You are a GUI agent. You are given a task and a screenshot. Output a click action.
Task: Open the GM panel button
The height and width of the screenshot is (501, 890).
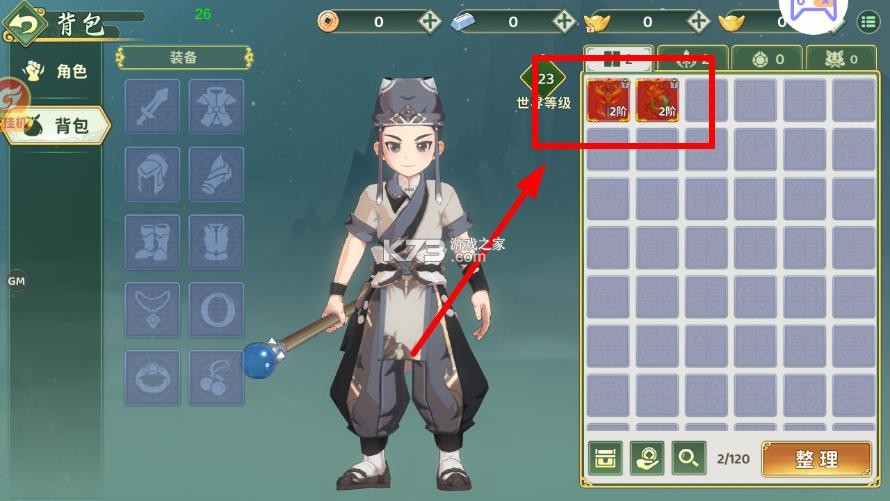click(16, 281)
